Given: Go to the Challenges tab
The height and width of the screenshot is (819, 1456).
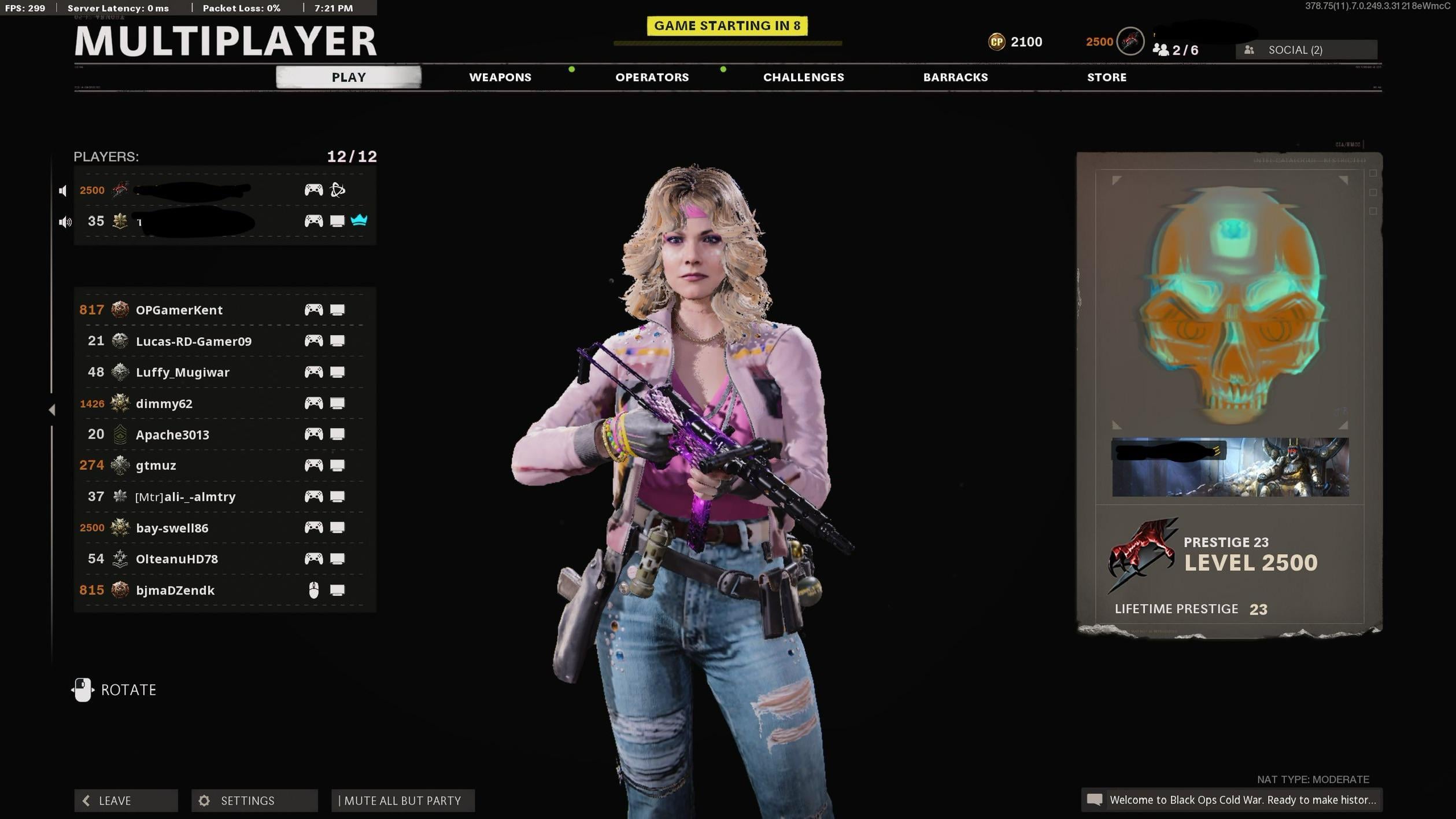Looking at the screenshot, I should [803, 78].
